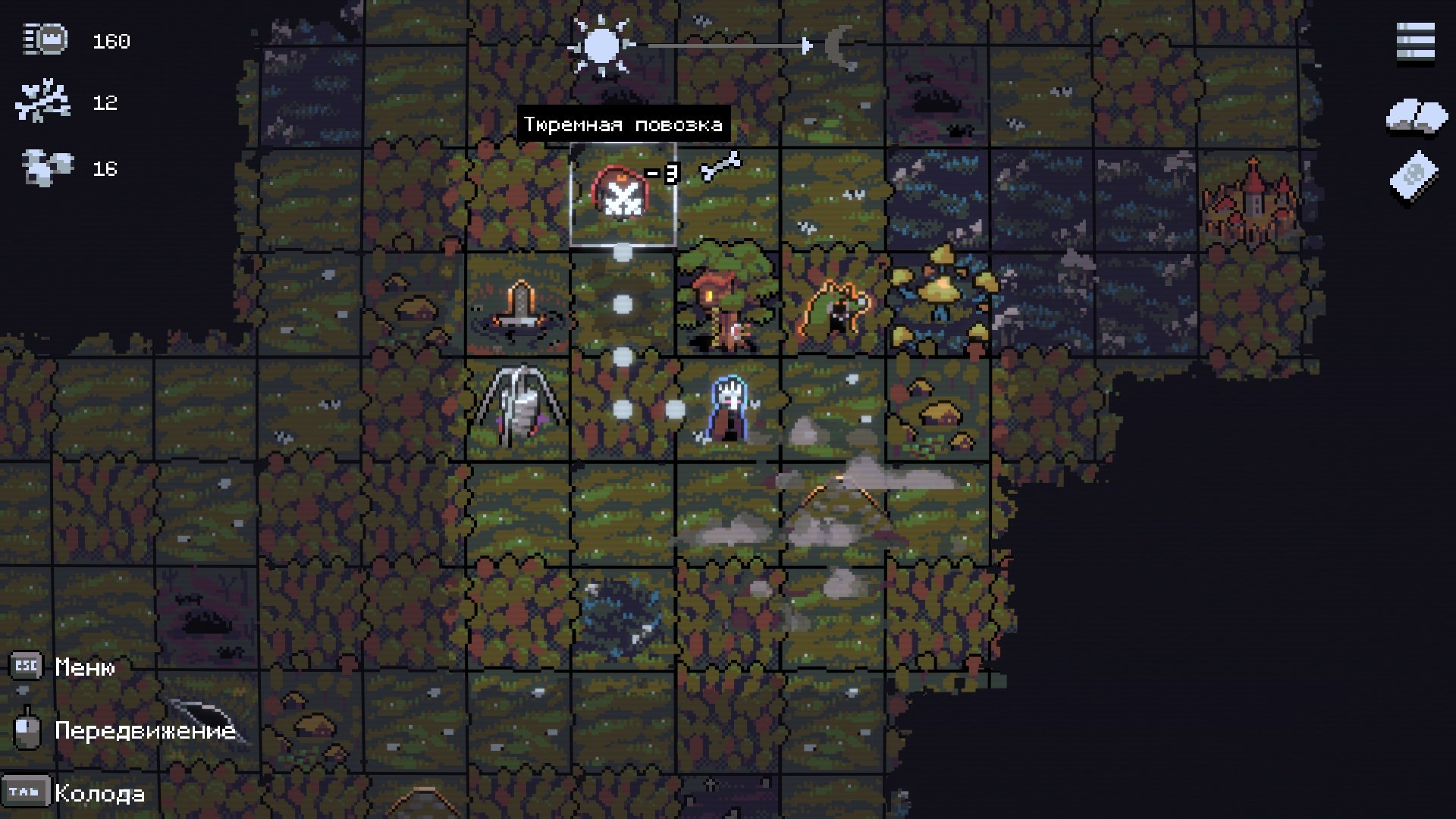The width and height of the screenshot is (1456, 819).
Task: Select the yellow mushroom creature tile
Action: pos(940,302)
